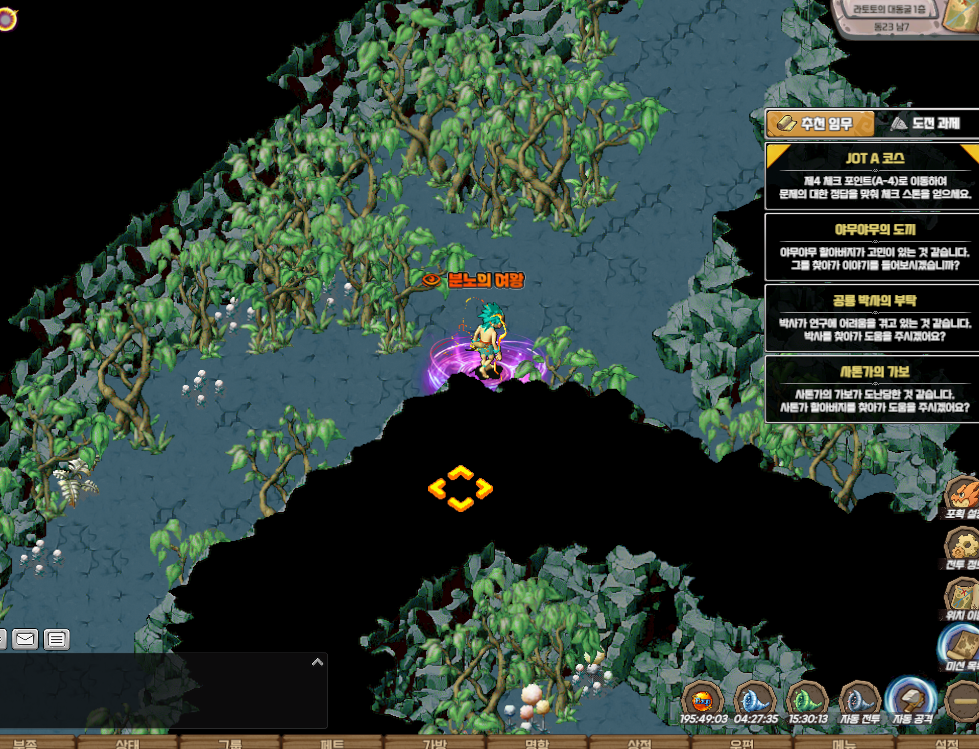Open the 가방 bag menu
The width and height of the screenshot is (979, 749).
point(434,743)
